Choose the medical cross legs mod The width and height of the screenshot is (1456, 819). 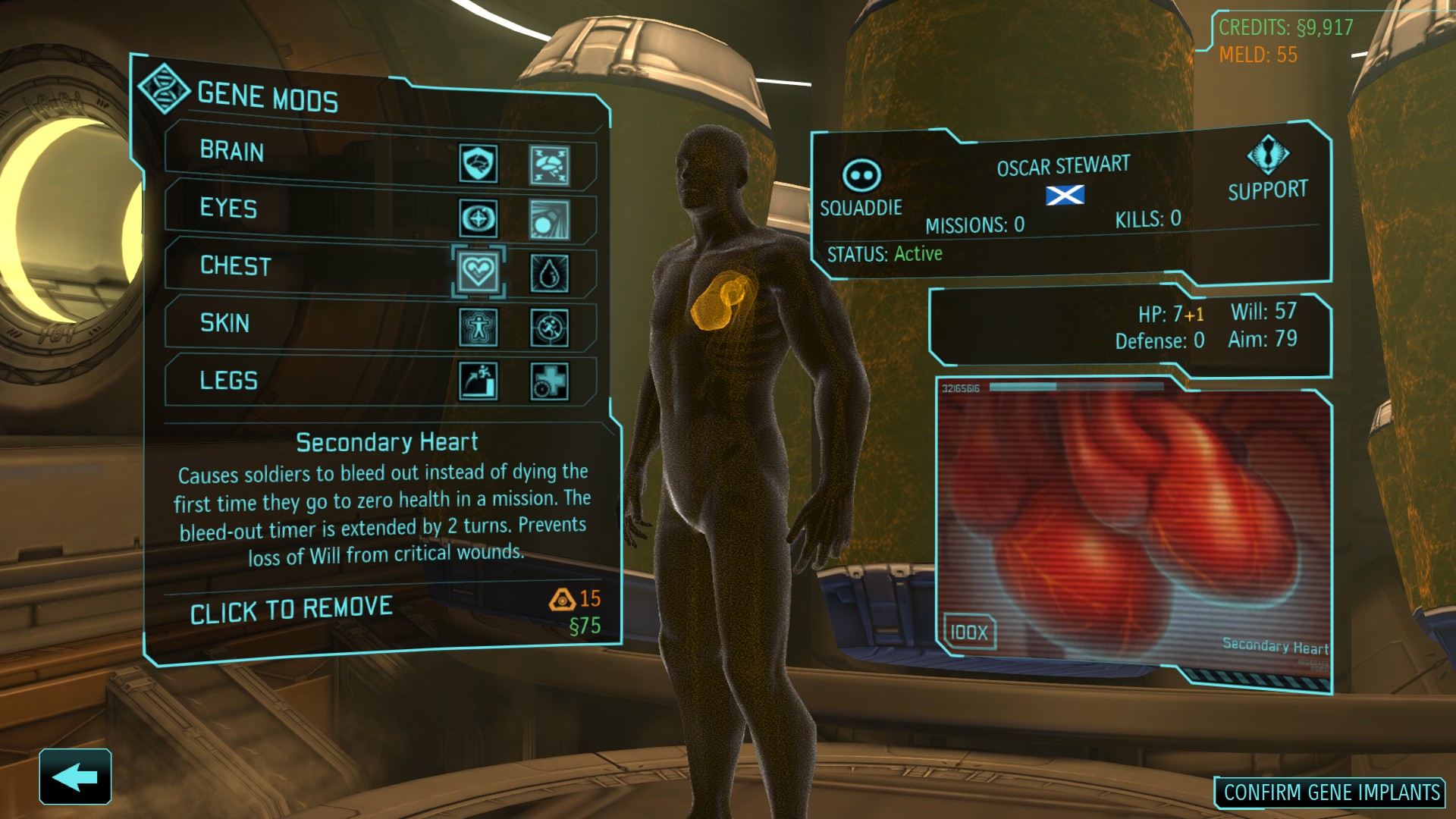pyautogui.click(x=549, y=381)
